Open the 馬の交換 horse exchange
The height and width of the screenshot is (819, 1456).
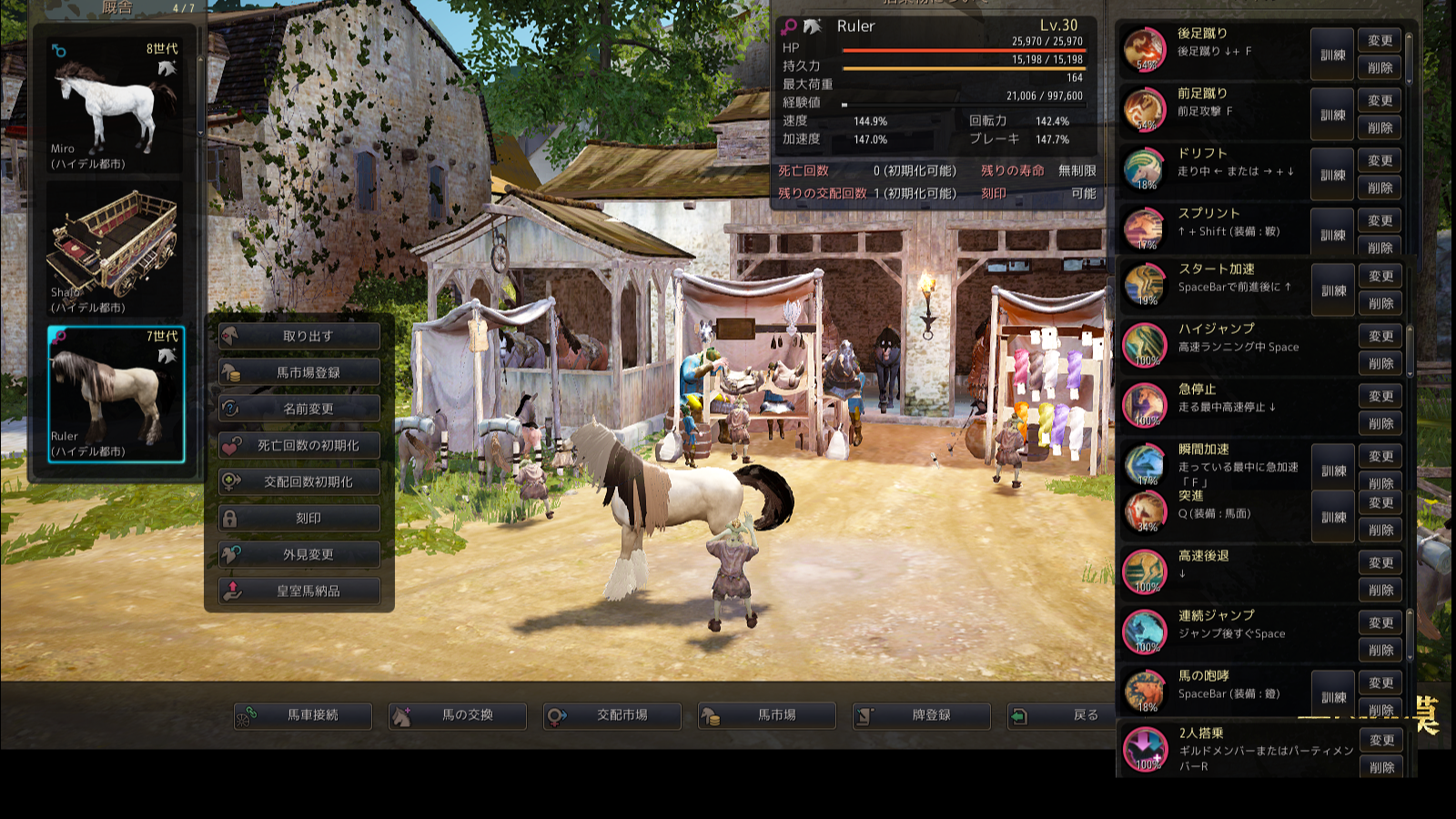pos(458,715)
